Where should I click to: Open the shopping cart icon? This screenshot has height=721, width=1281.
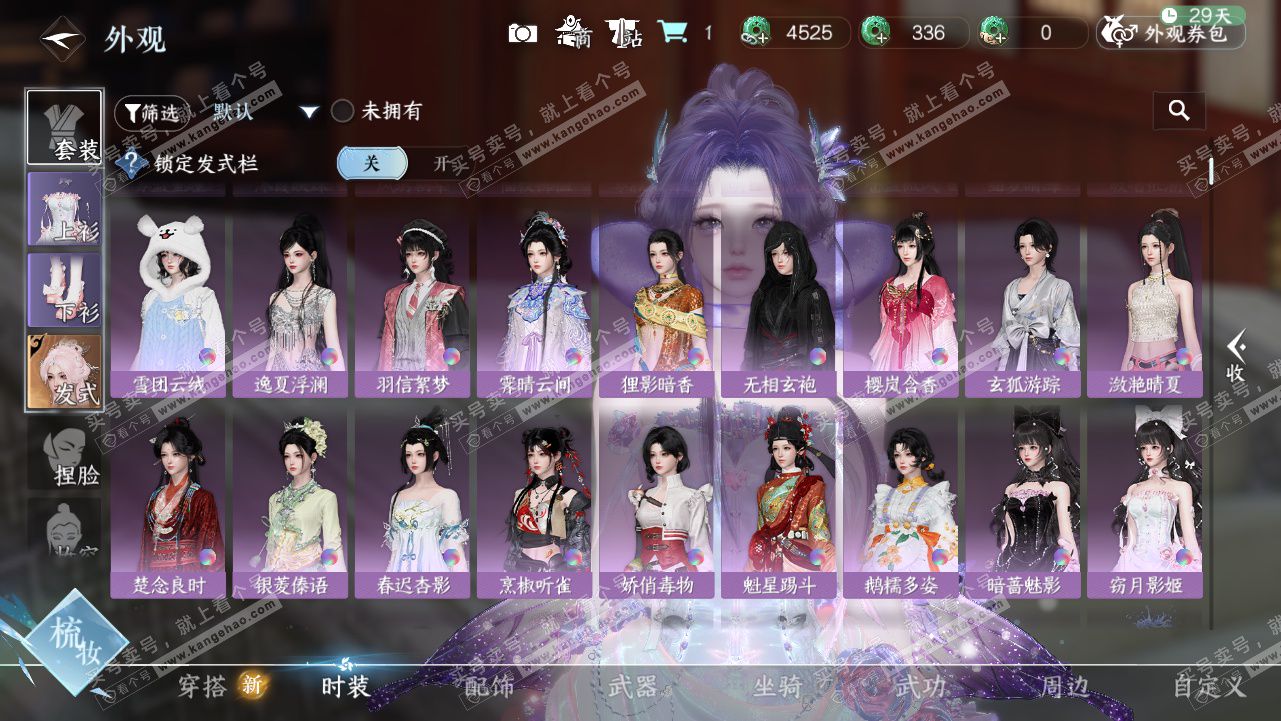(x=672, y=33)
